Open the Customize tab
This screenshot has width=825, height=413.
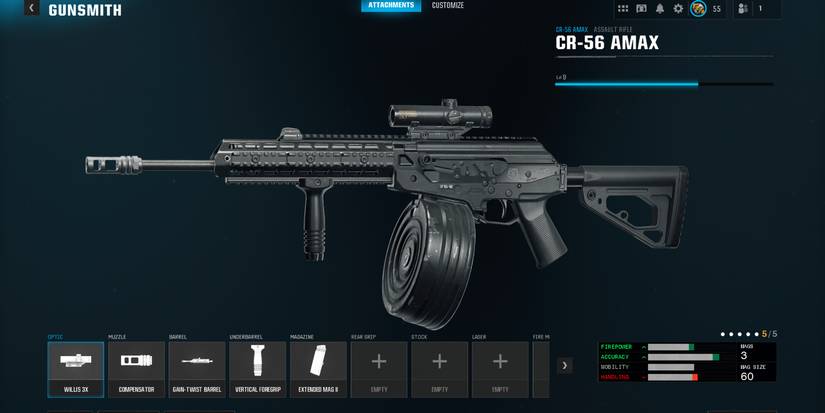(447, 6)
